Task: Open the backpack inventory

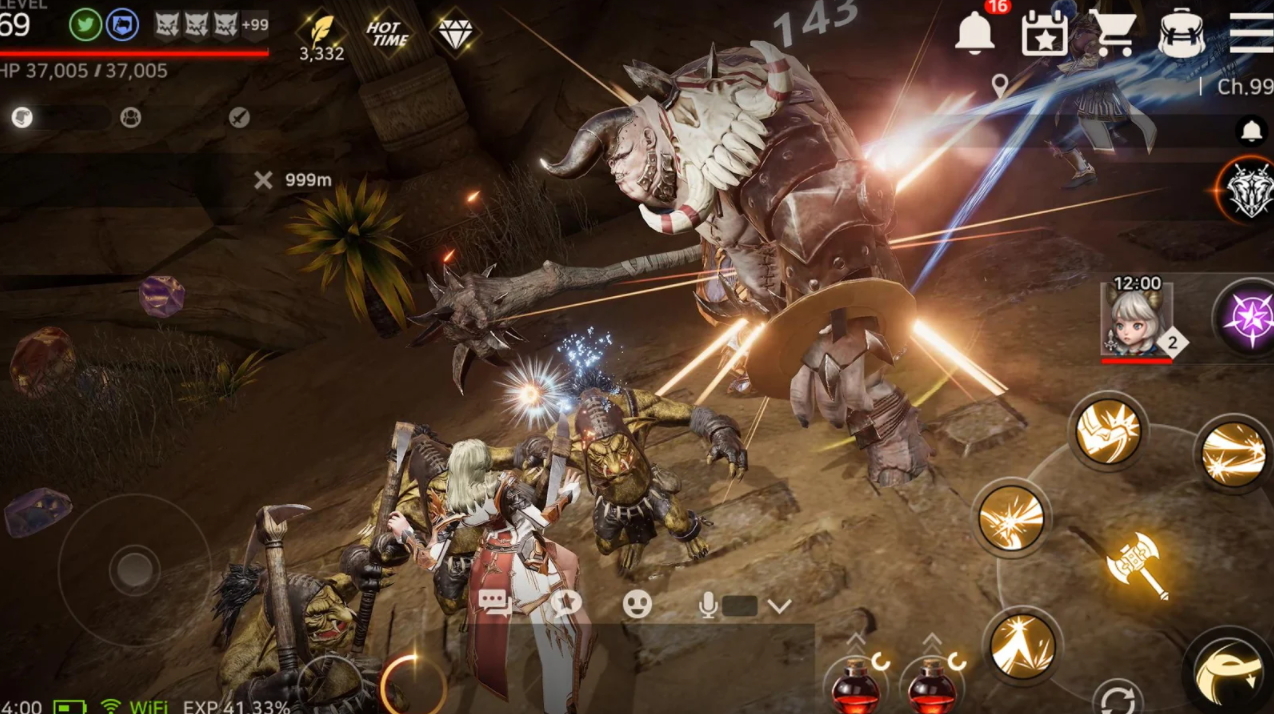Action: pyautogui.click(x=1182, y=33)
